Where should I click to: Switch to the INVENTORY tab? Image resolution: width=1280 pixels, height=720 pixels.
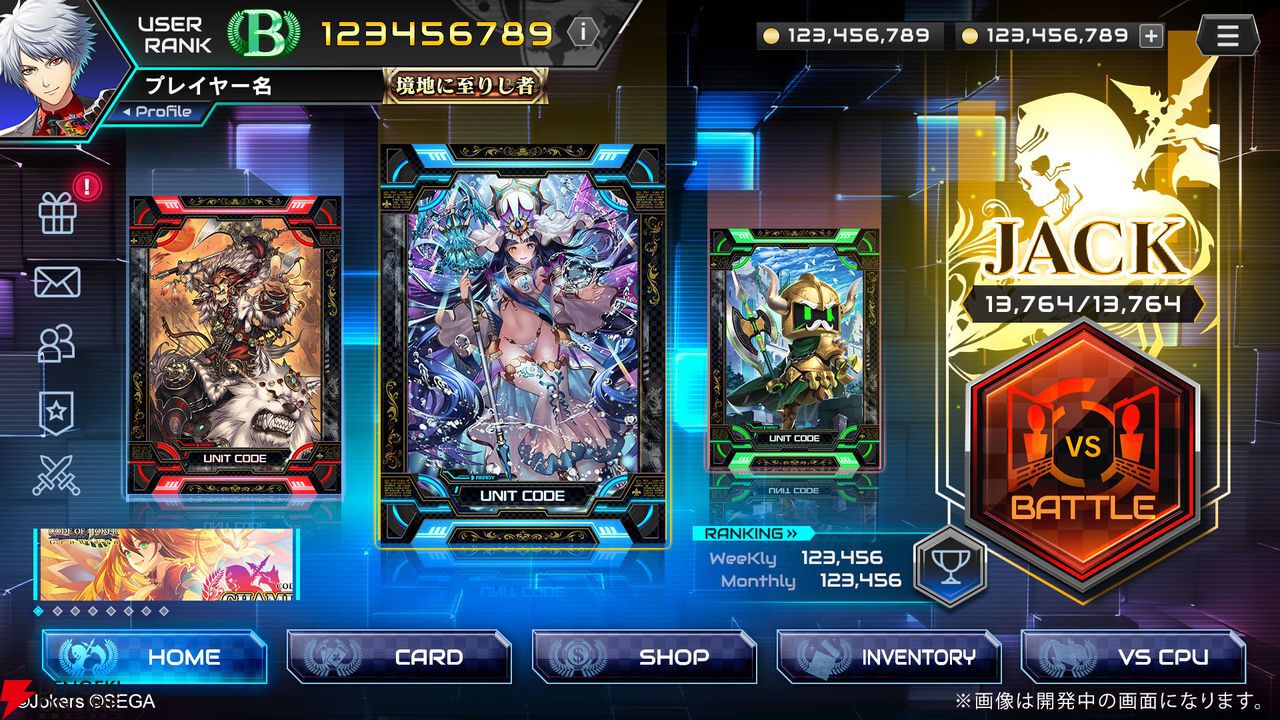tap(890, 658)
